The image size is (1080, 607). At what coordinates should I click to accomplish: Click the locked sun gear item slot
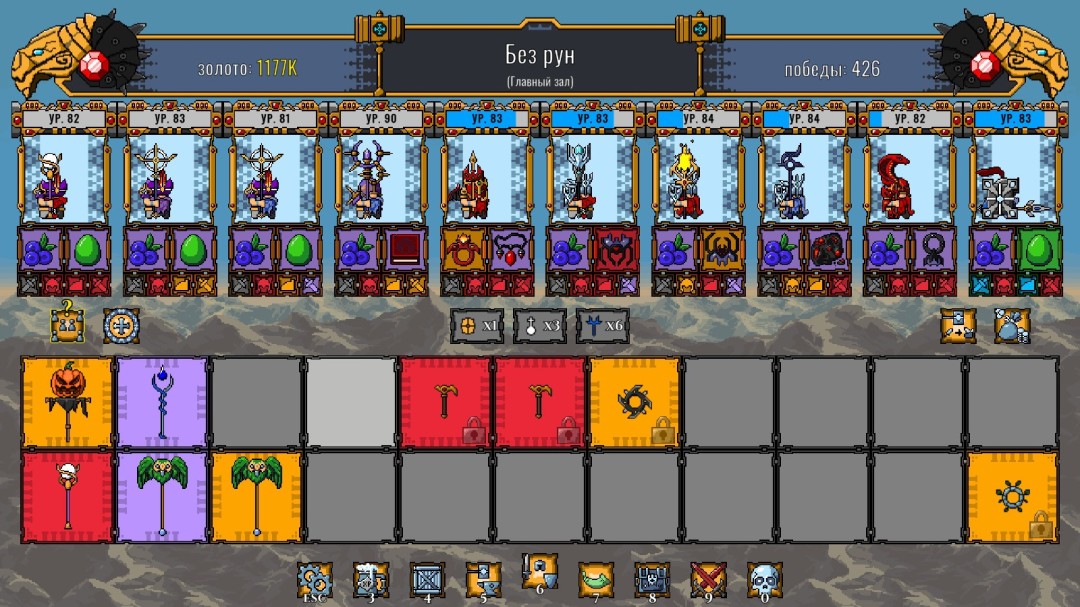1012,497
